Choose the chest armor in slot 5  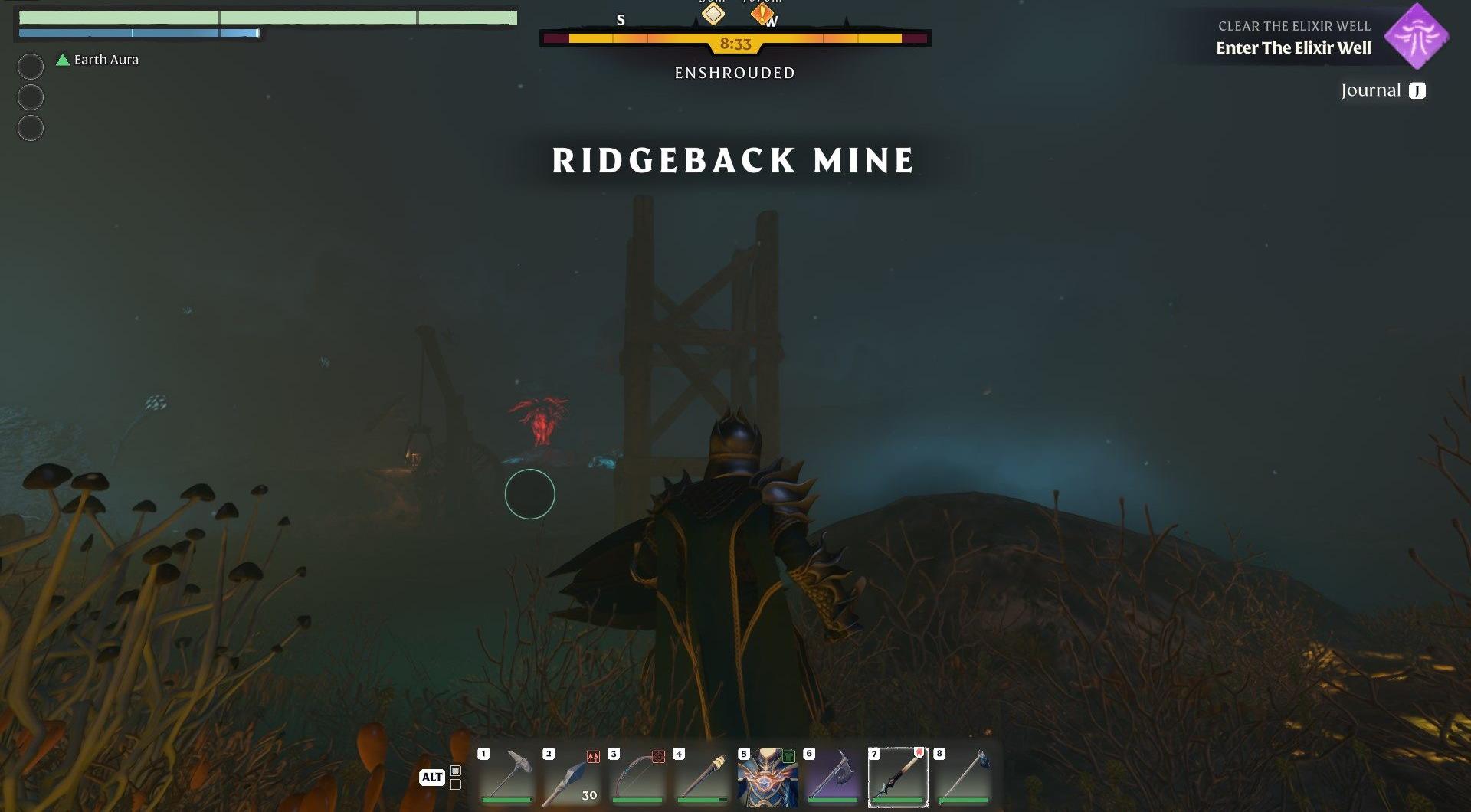pyautogui.click(x=767, y=776)
